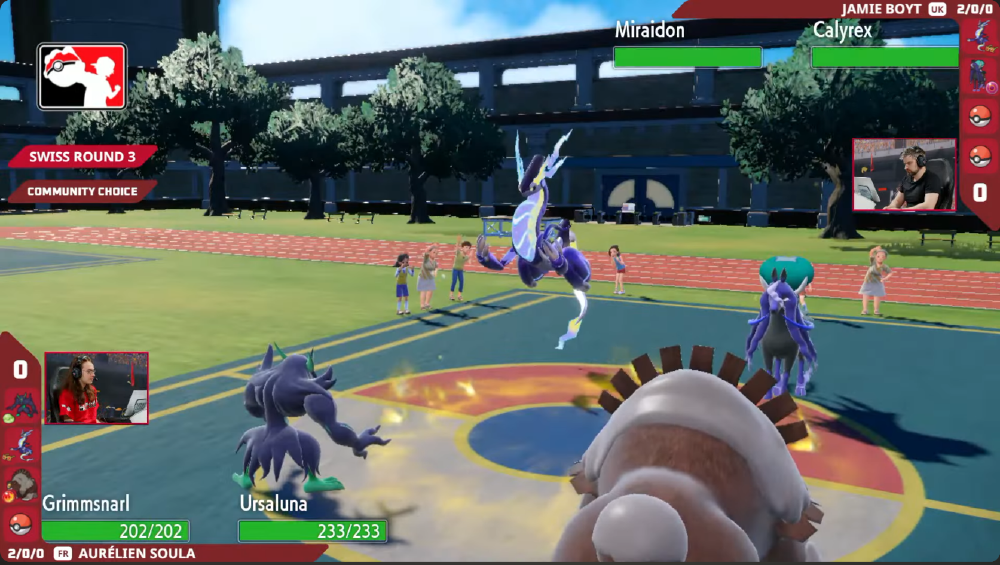The image size is (1000, 565).
Task: Click the Play! Pokémon logo
Action: click(x=82, y=76)
